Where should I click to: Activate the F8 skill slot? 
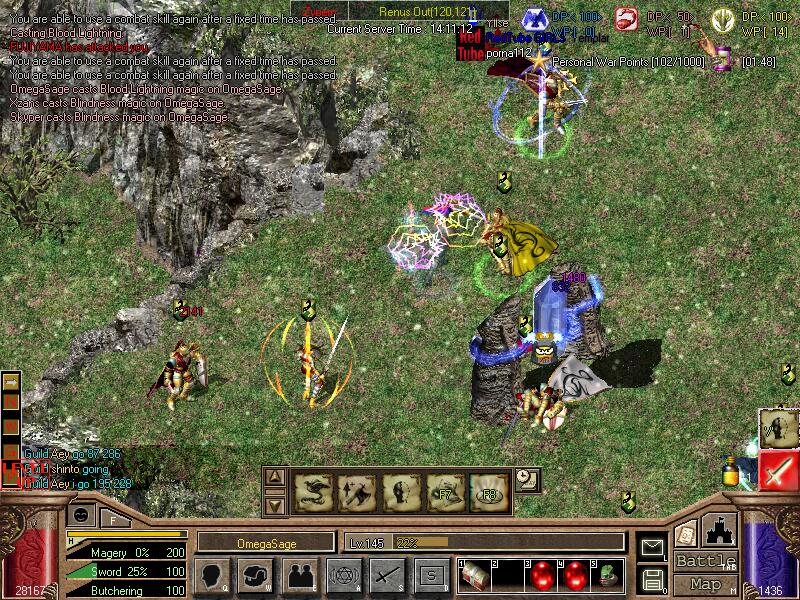pyautogui.click(x=490, y=491)
